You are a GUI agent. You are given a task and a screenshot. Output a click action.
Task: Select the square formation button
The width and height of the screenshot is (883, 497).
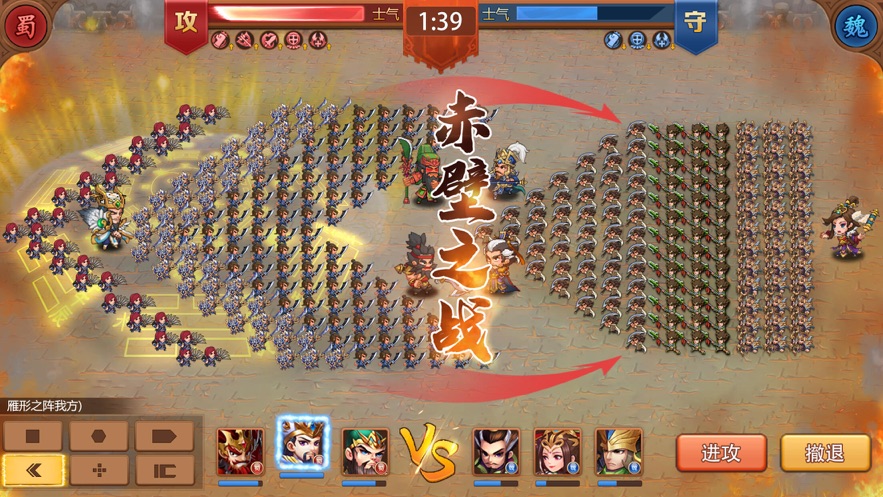pyautogui.click(x=33, y=436)
